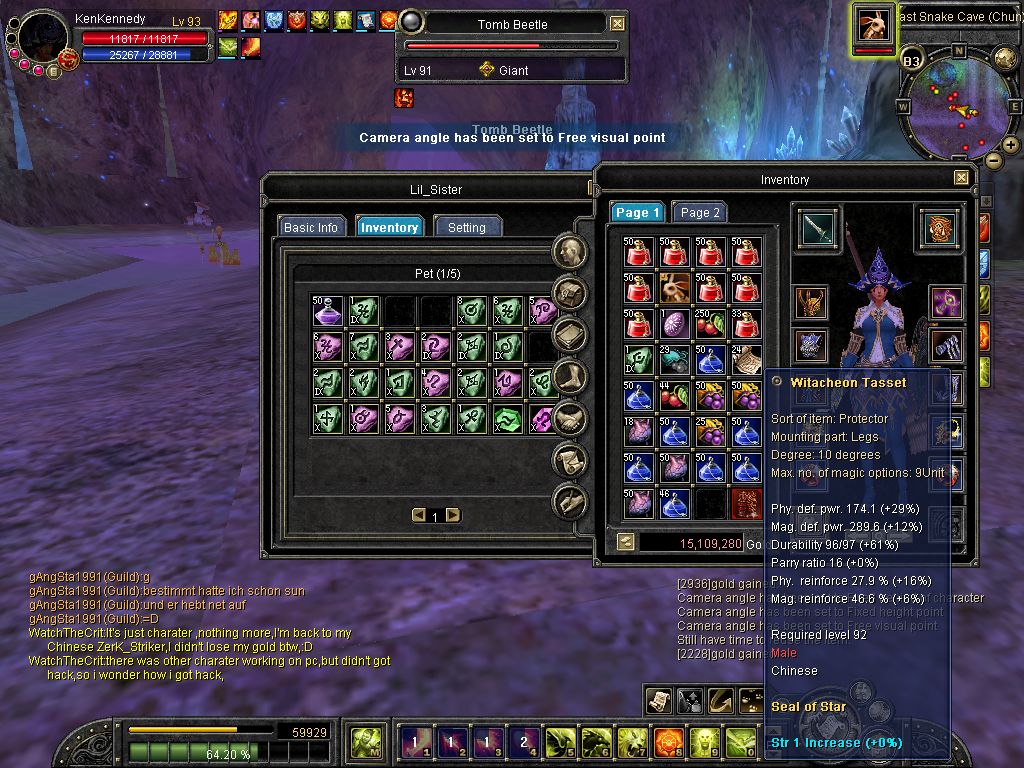Go to the next pet inventory page
The image size is (1024, 768).
tap(453, 515)
